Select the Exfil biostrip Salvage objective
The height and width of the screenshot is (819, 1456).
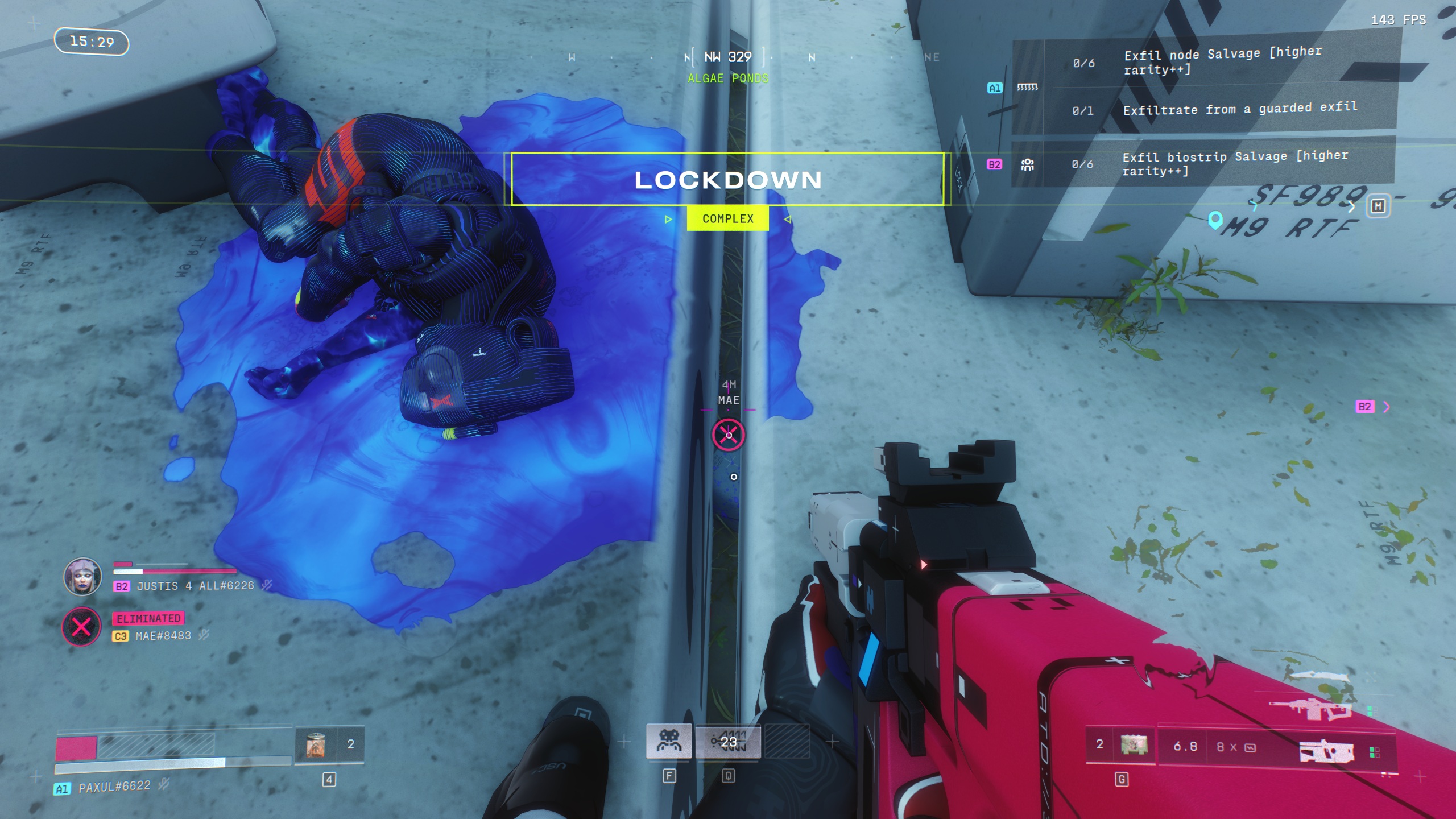pos(1234,163)
